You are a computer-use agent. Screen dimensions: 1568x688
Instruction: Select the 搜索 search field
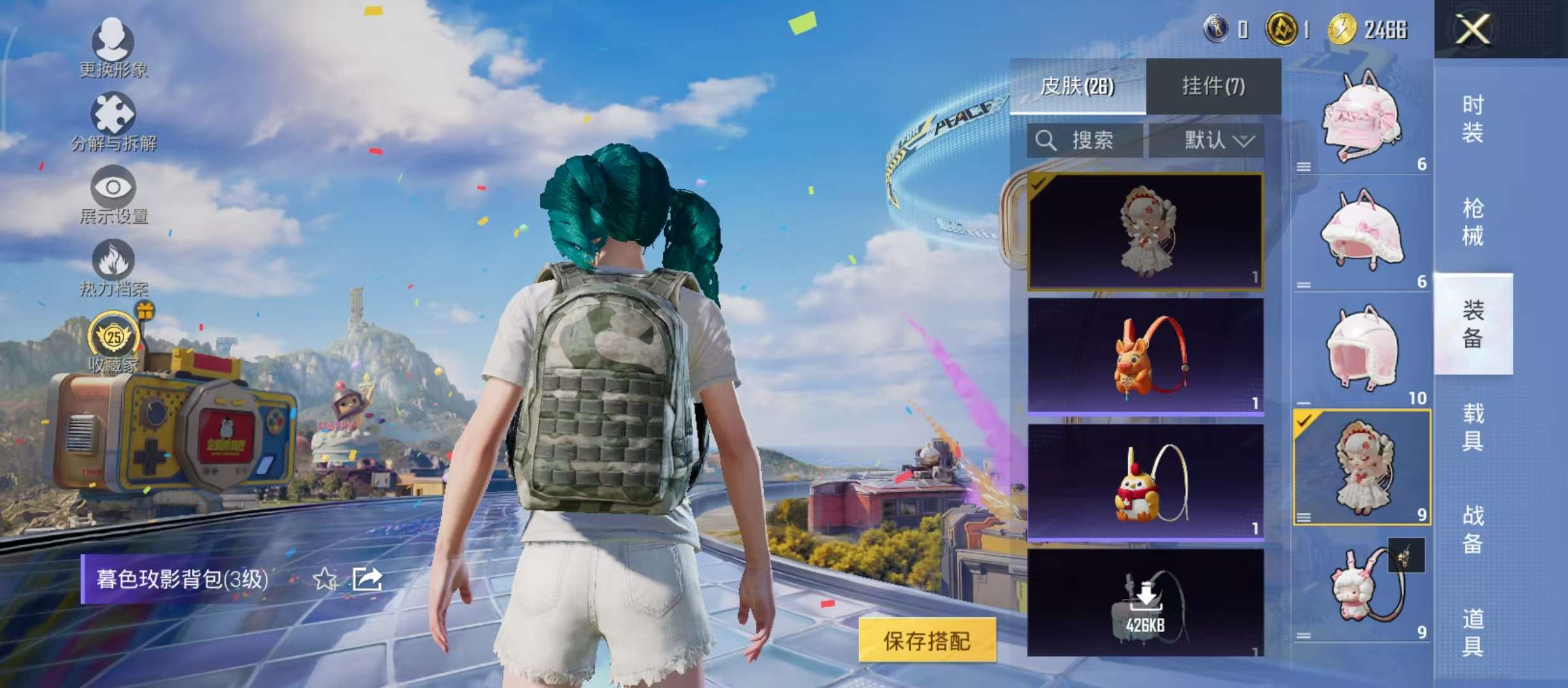point(1093,141)
